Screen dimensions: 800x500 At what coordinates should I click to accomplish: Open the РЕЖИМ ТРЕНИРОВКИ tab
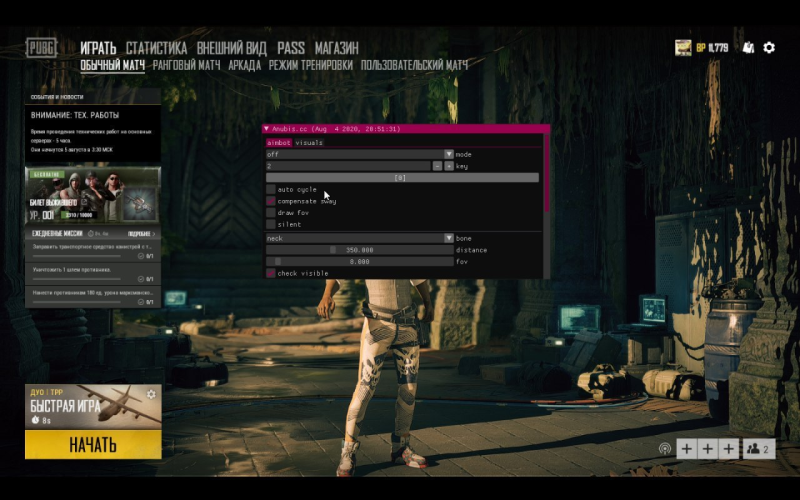pos(310,66)
